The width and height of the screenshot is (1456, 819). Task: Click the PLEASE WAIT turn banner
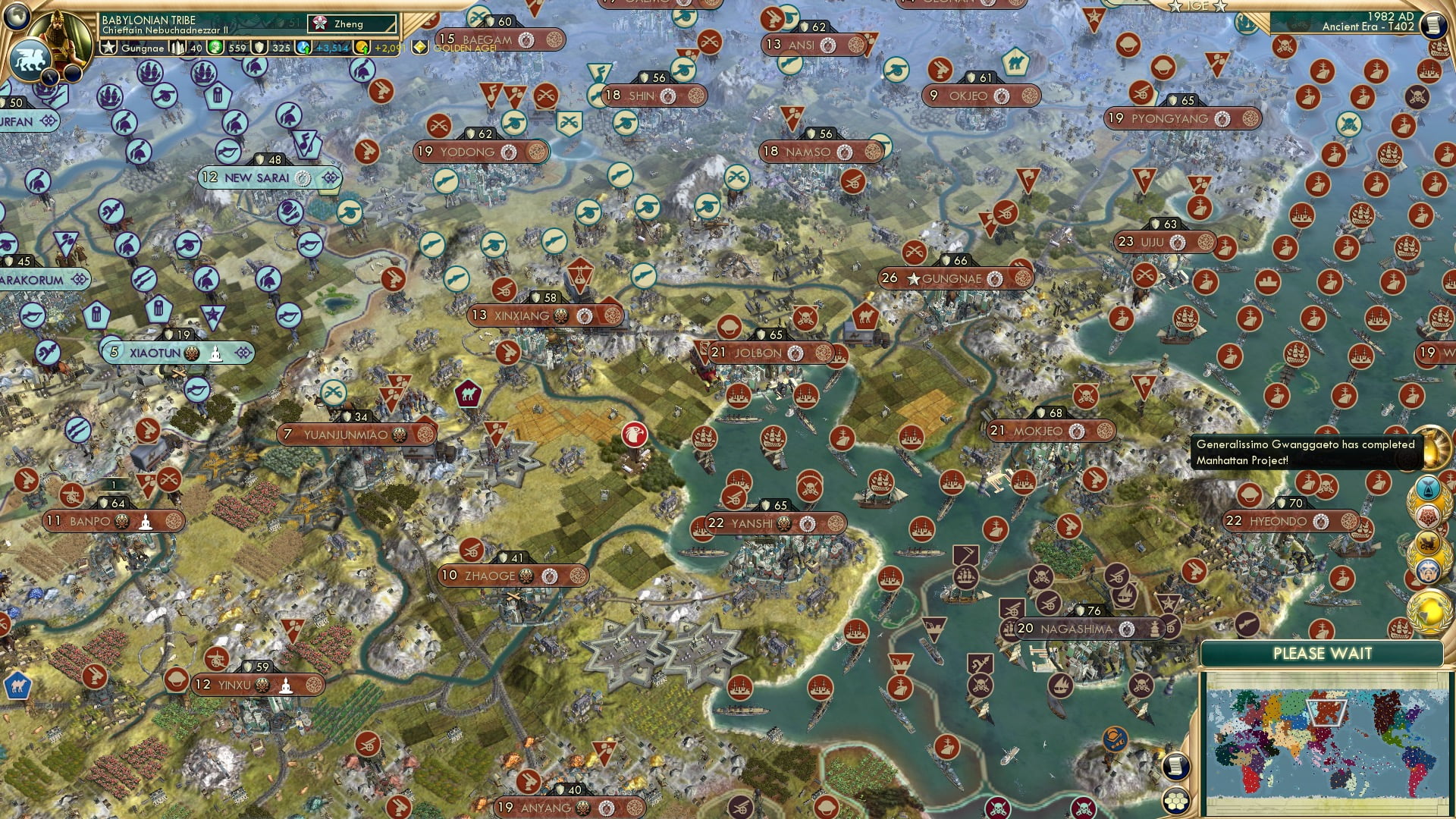click(1323, 652)
